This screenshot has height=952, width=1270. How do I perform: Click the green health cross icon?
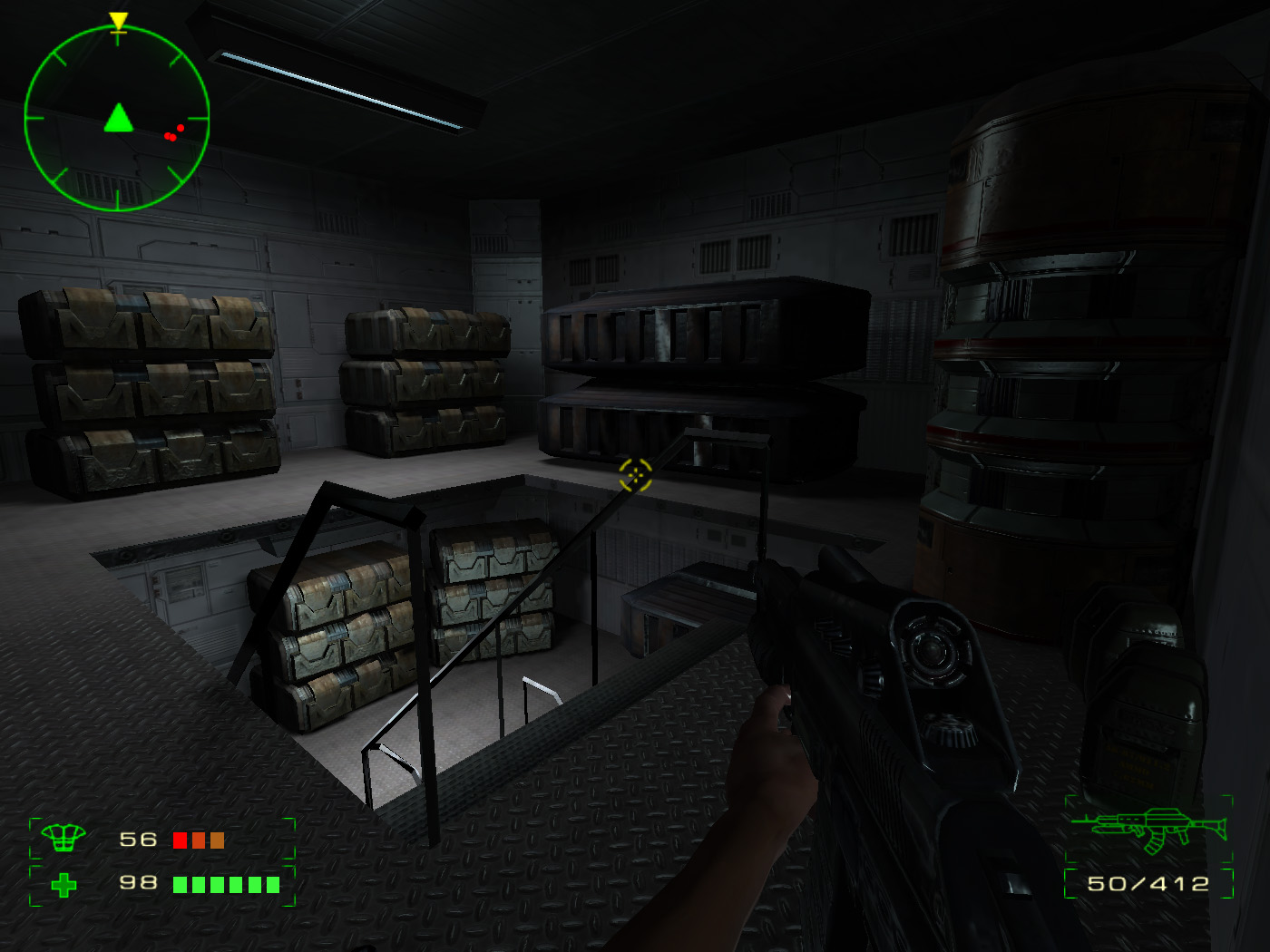63,884
